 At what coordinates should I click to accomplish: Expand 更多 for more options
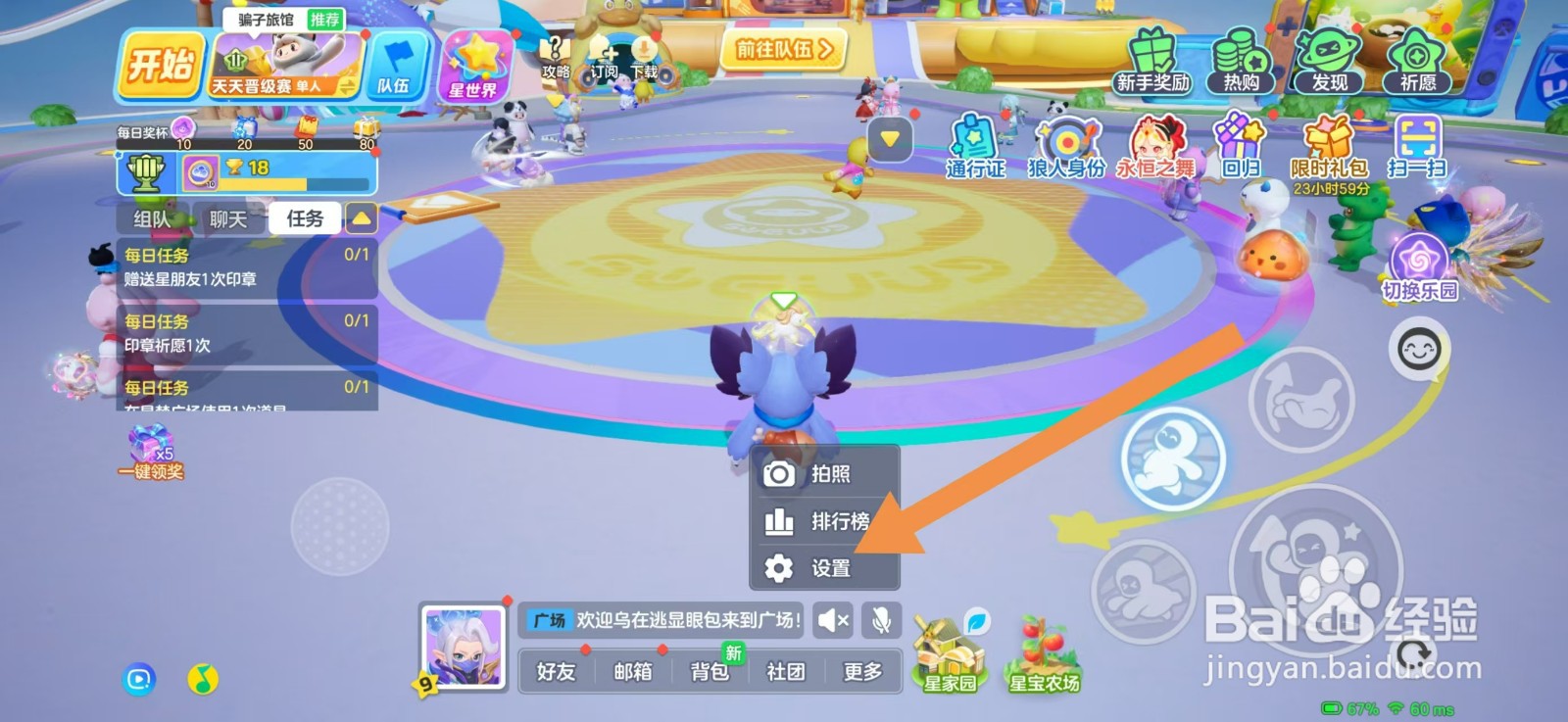click(x=862, y=671)
